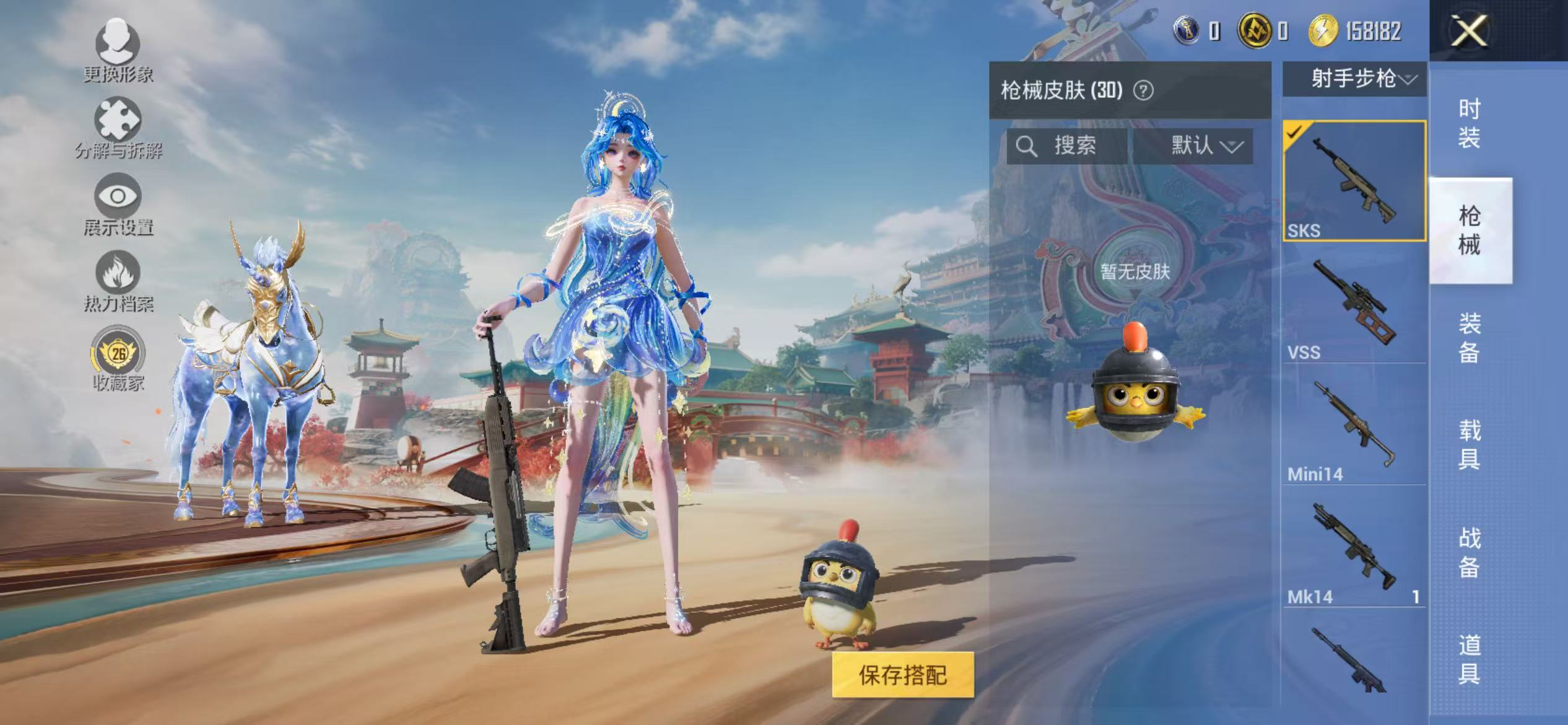
Task: Open the 射手步枪 weapon category dropdown
Action: pyautogui.click(x=1354, y=79)
